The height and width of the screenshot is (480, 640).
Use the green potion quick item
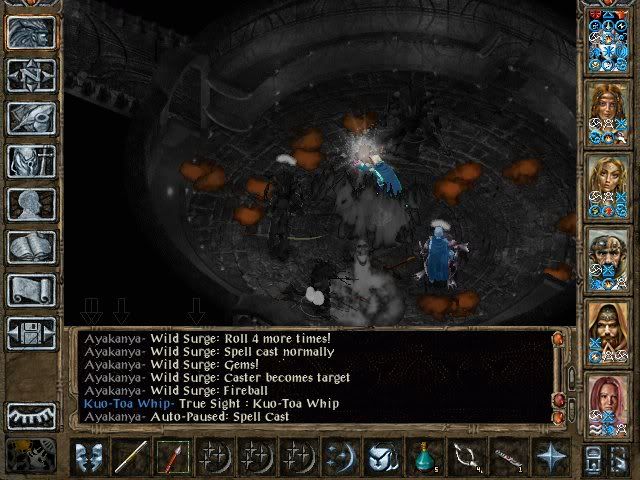(x=425, y=457)
